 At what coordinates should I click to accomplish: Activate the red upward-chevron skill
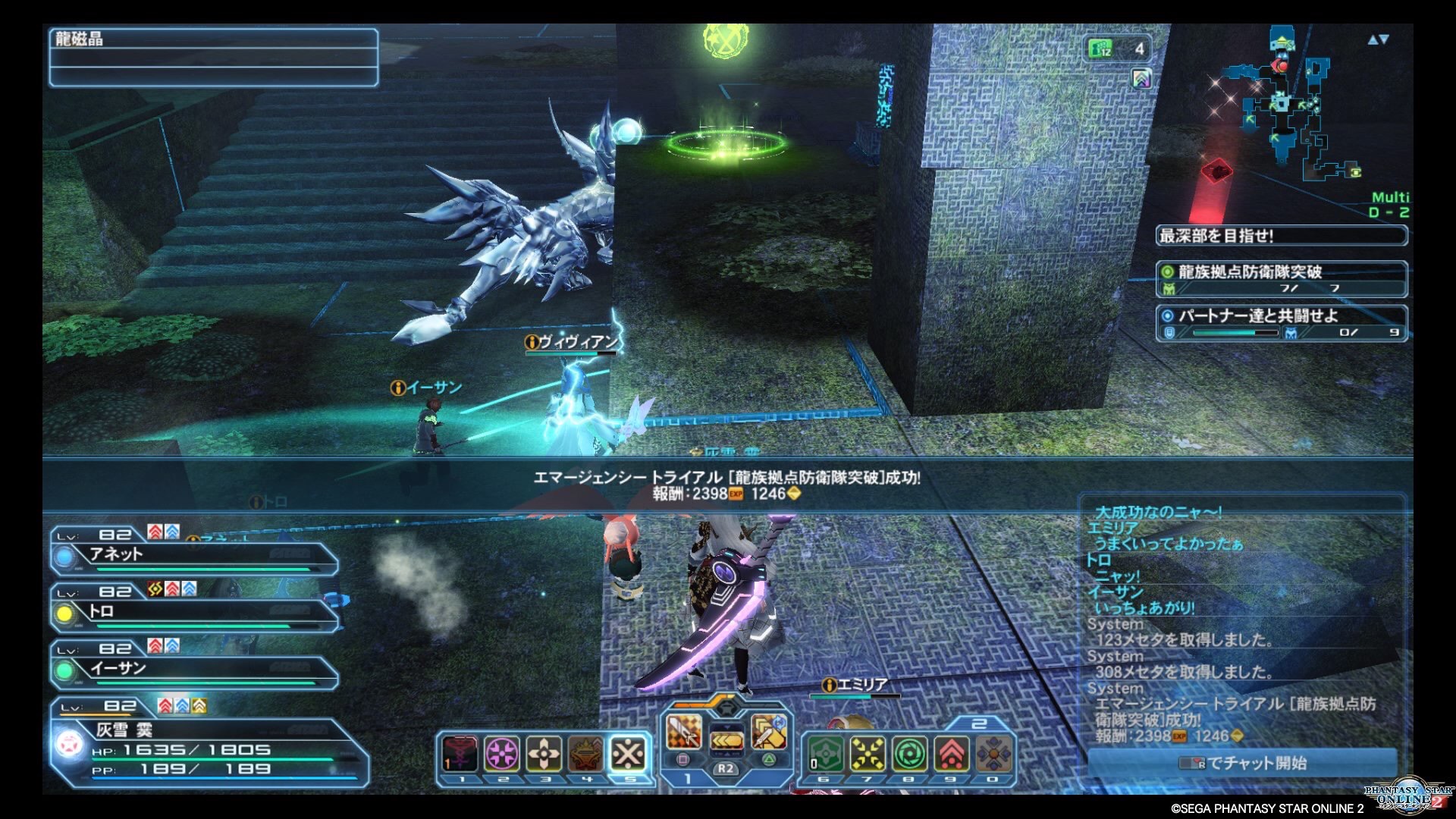pos(951,753)
